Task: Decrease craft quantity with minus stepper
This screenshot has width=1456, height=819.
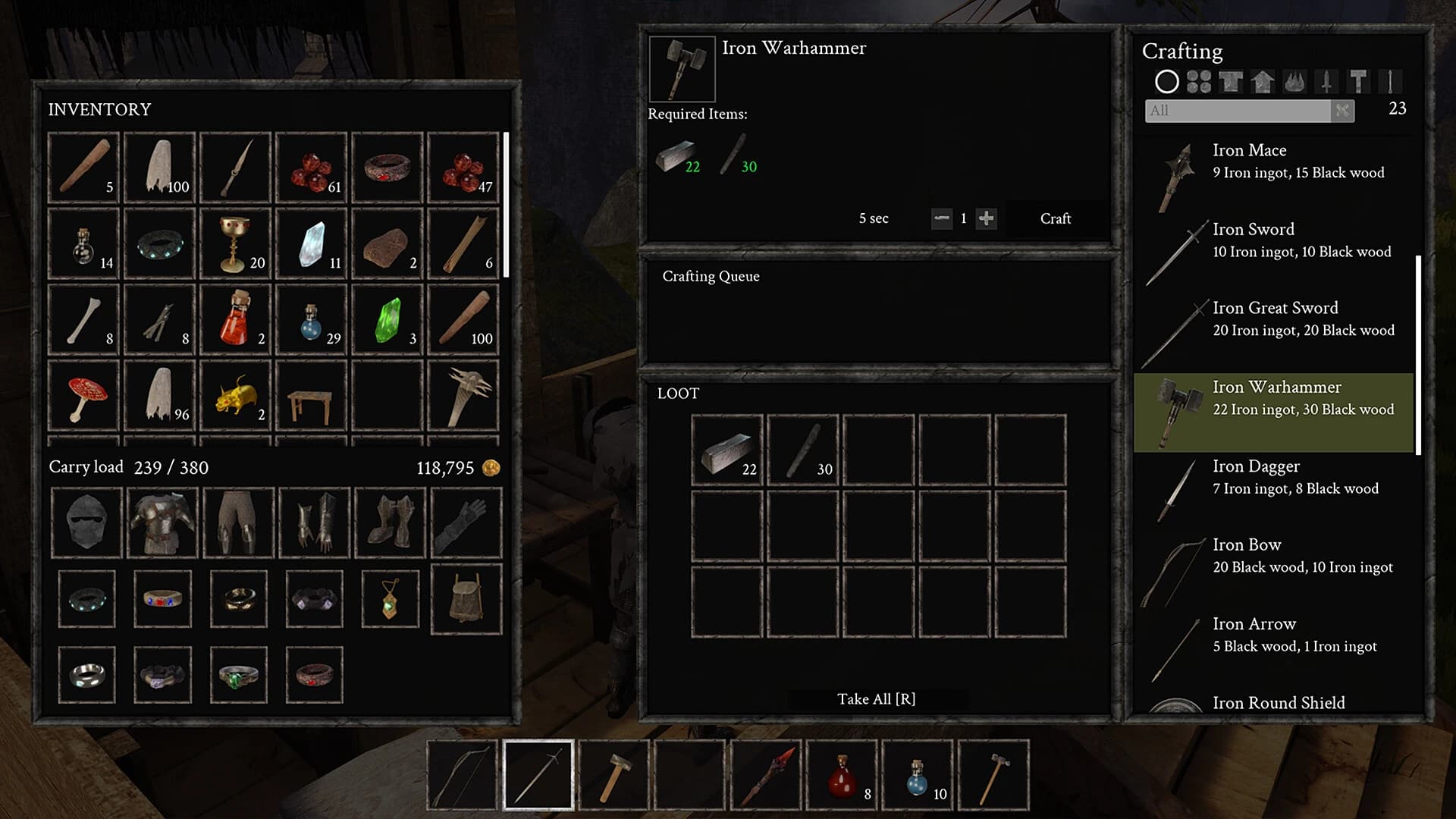Action: tap(942, 218)
